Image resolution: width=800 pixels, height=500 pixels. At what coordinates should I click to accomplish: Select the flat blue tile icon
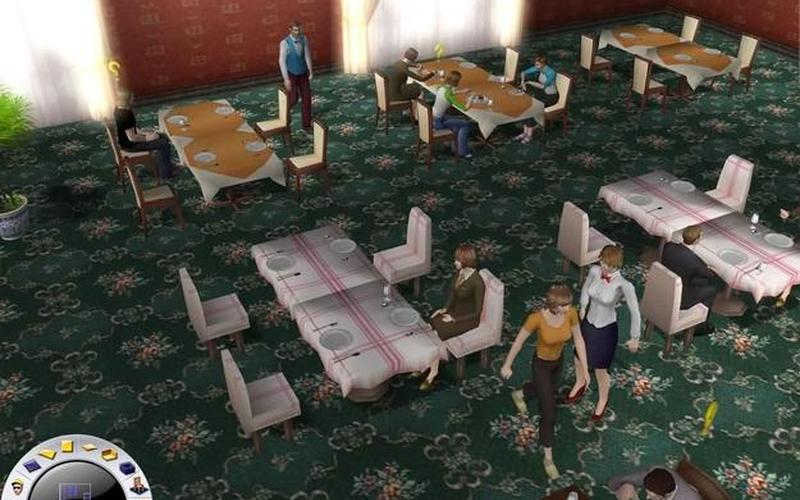tap(32, 466)
